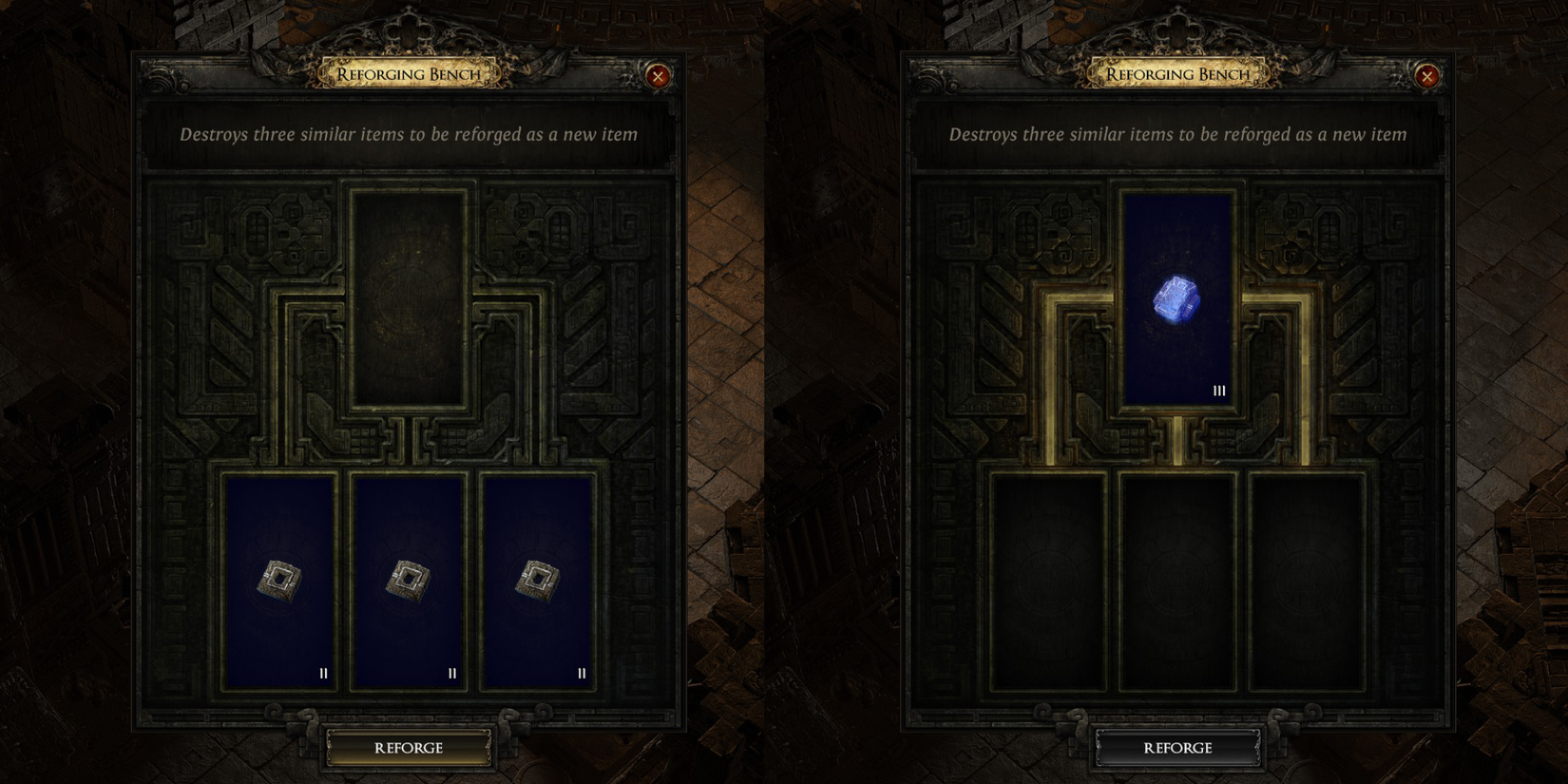Click the middle empty input slot, right bench
Screen dimensions: 1568x784
coord(1178,580)
